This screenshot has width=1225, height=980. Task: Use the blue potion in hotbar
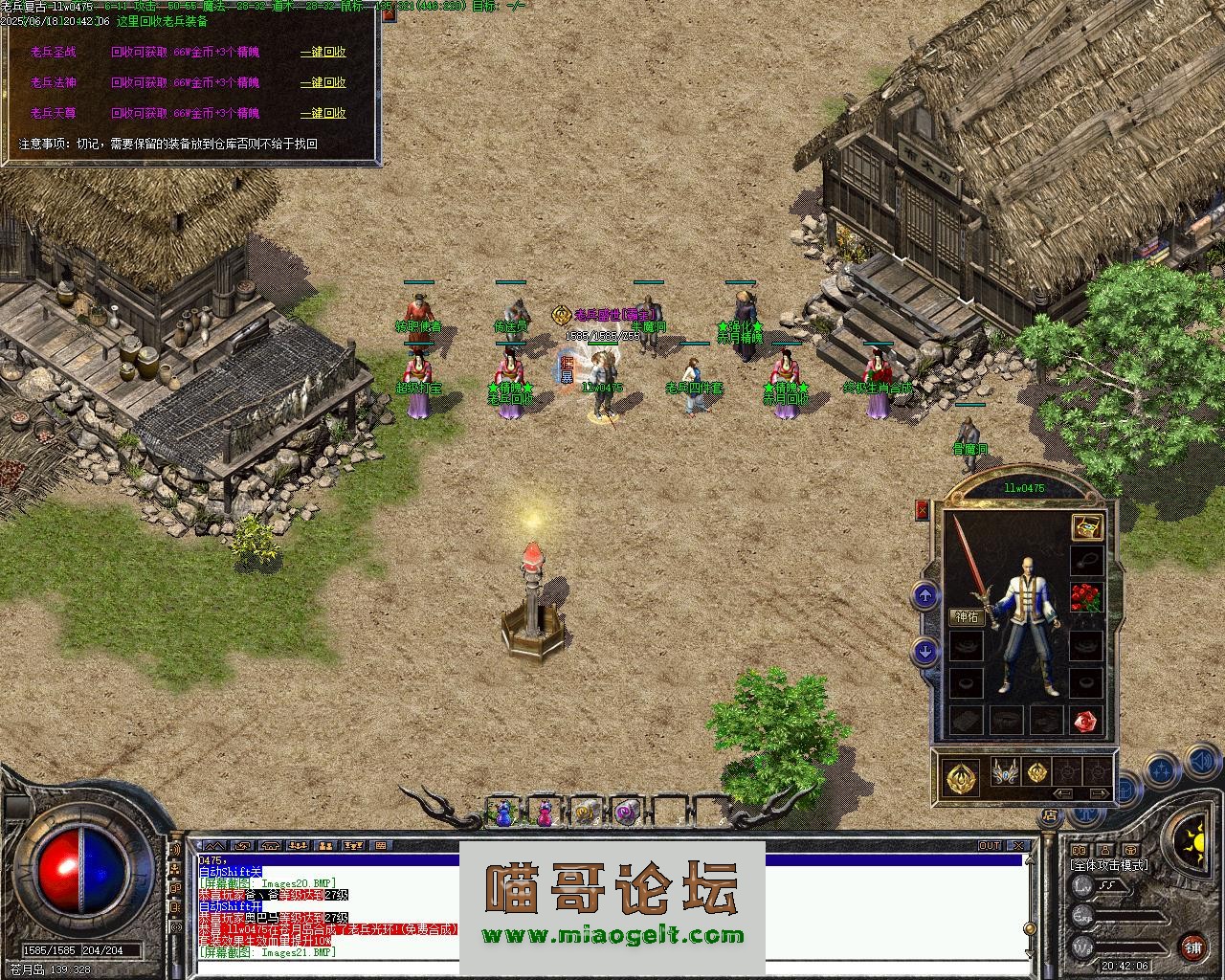tap(503, 813)
